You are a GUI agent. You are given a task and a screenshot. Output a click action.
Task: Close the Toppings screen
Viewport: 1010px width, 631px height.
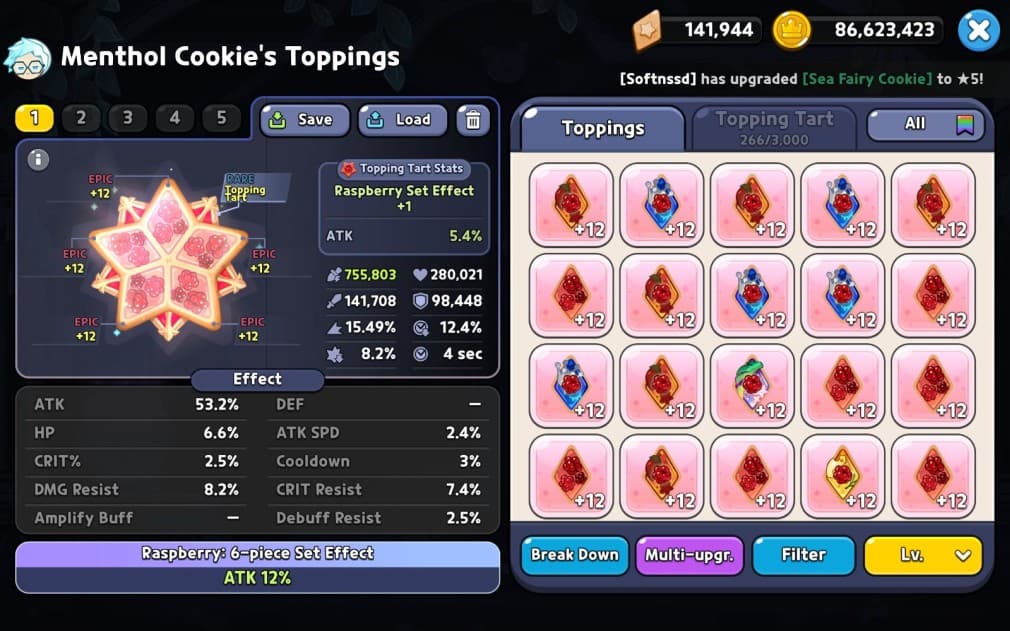point(978,31)
